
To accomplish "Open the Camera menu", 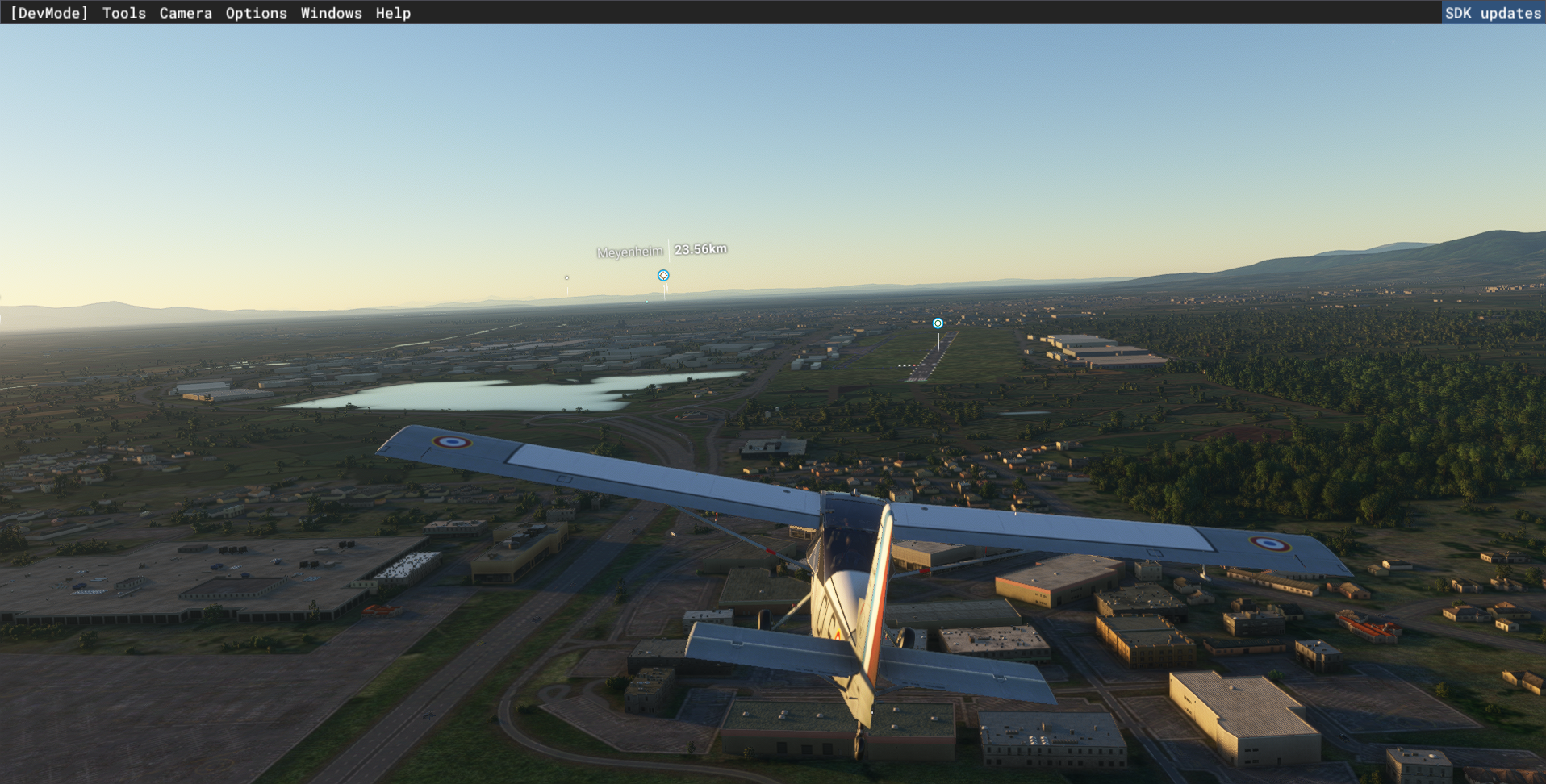I will (186, 13).
